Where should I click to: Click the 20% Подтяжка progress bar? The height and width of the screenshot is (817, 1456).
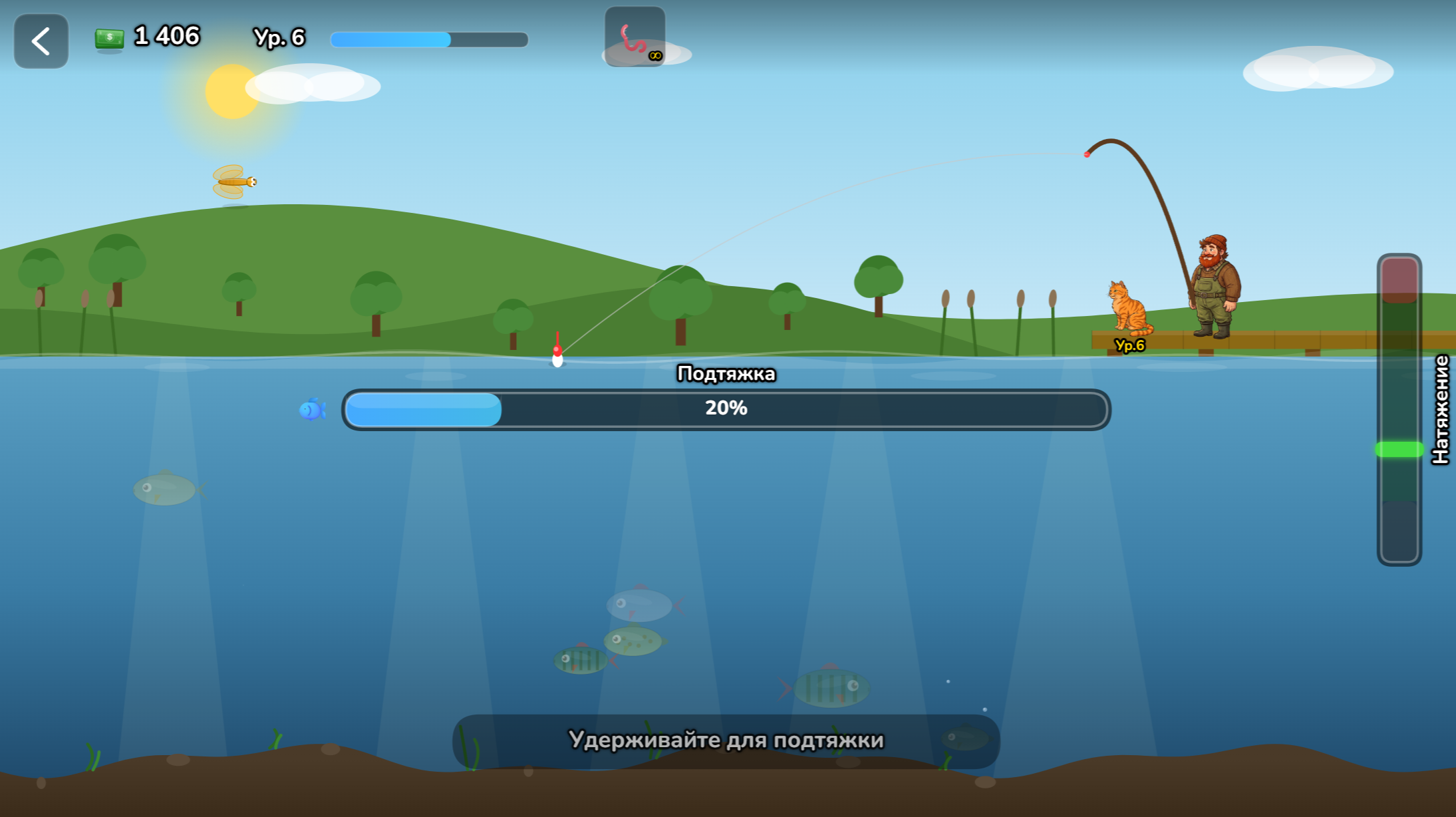(x=726, y=409)
